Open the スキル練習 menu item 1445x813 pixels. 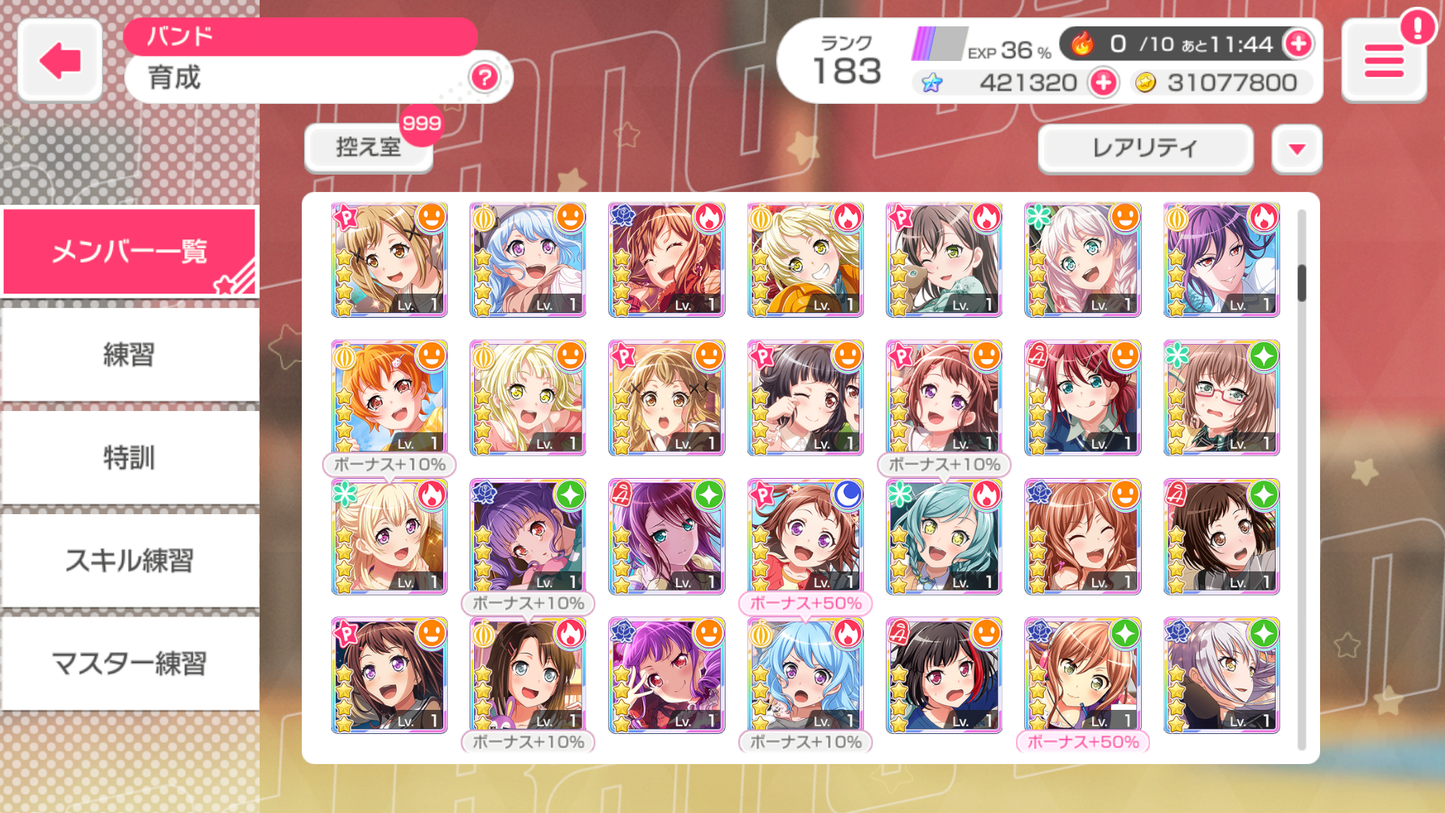(x=129, y=560)
